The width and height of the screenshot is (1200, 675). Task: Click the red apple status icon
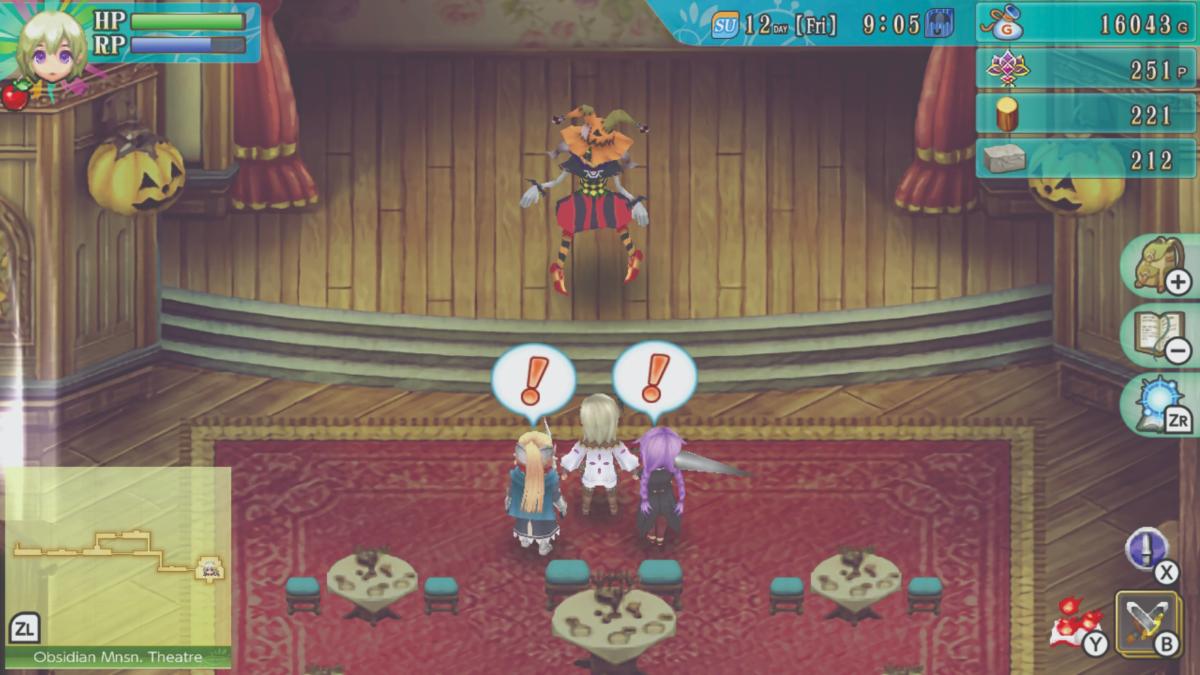point(14,96)
